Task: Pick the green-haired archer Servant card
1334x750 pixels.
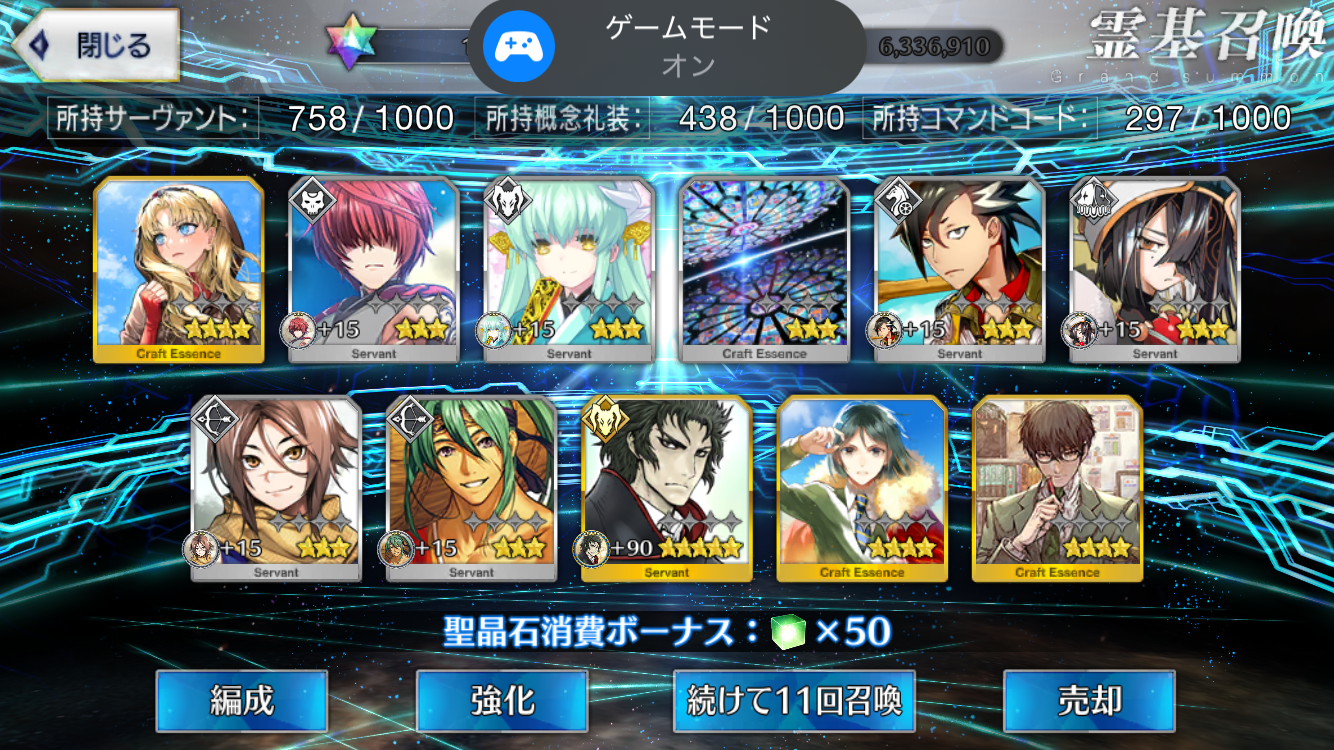Action: [x=471, y=487]
